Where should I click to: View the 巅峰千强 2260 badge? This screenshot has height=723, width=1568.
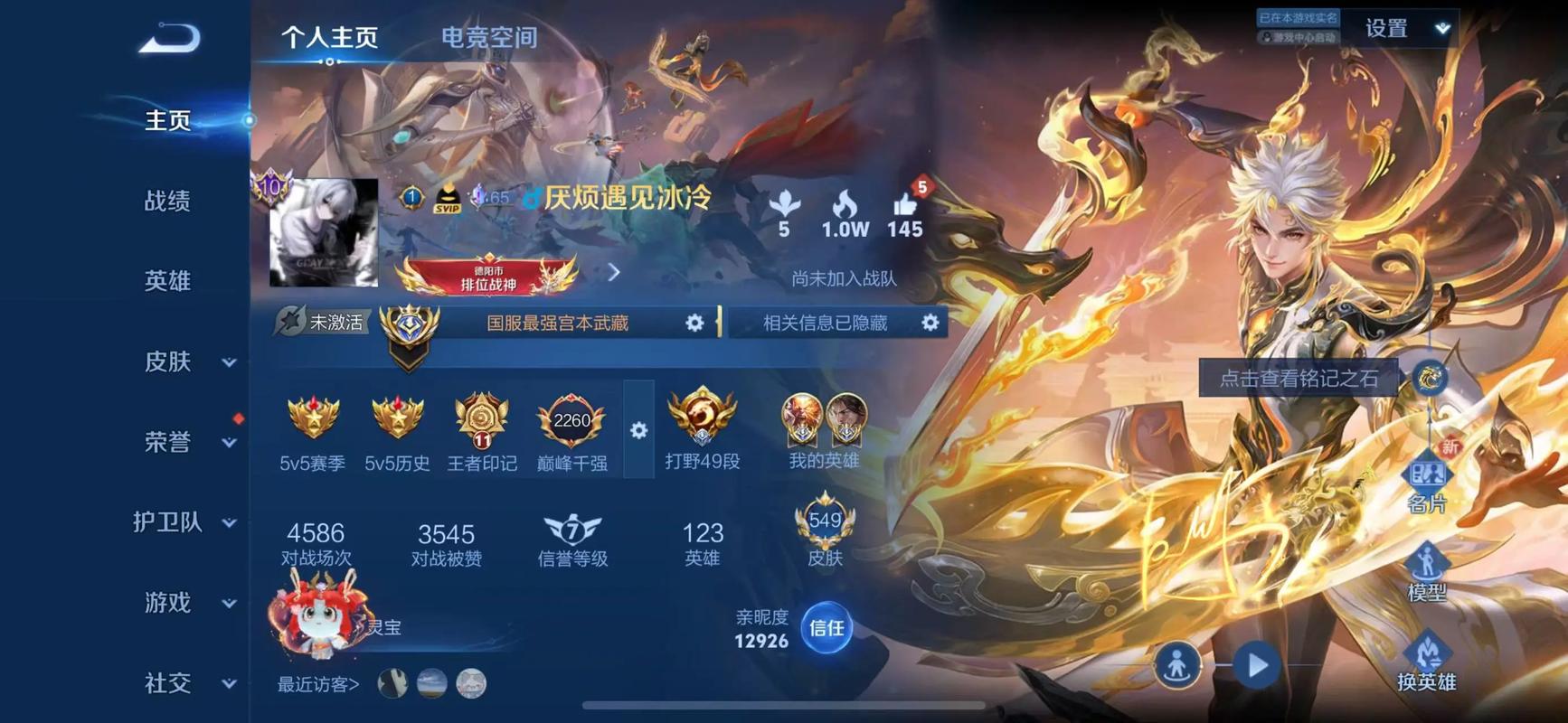pyautogui.click(x=571, y=421)
